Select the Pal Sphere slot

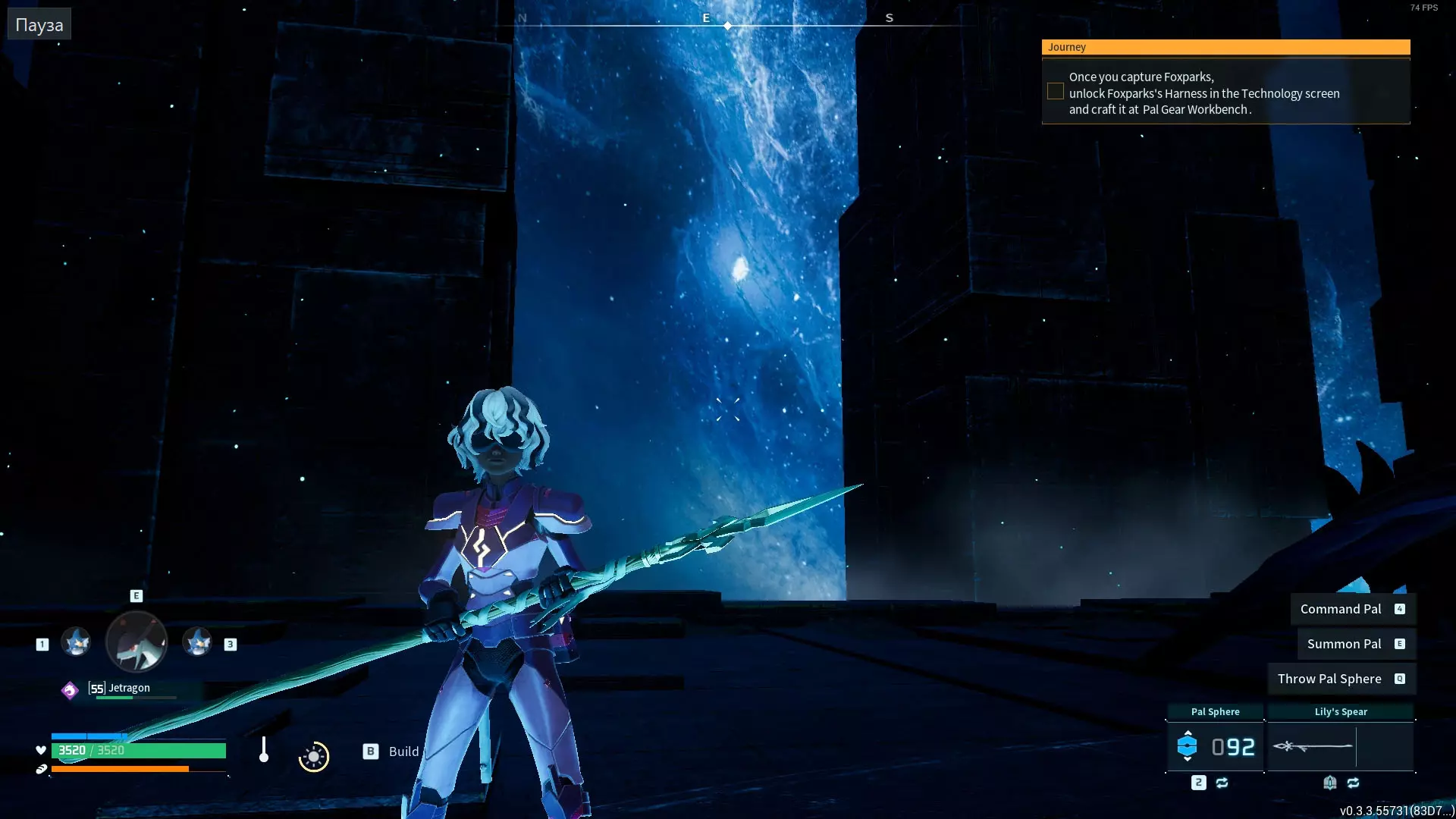pyautogui.click(x=1215, y=747)
